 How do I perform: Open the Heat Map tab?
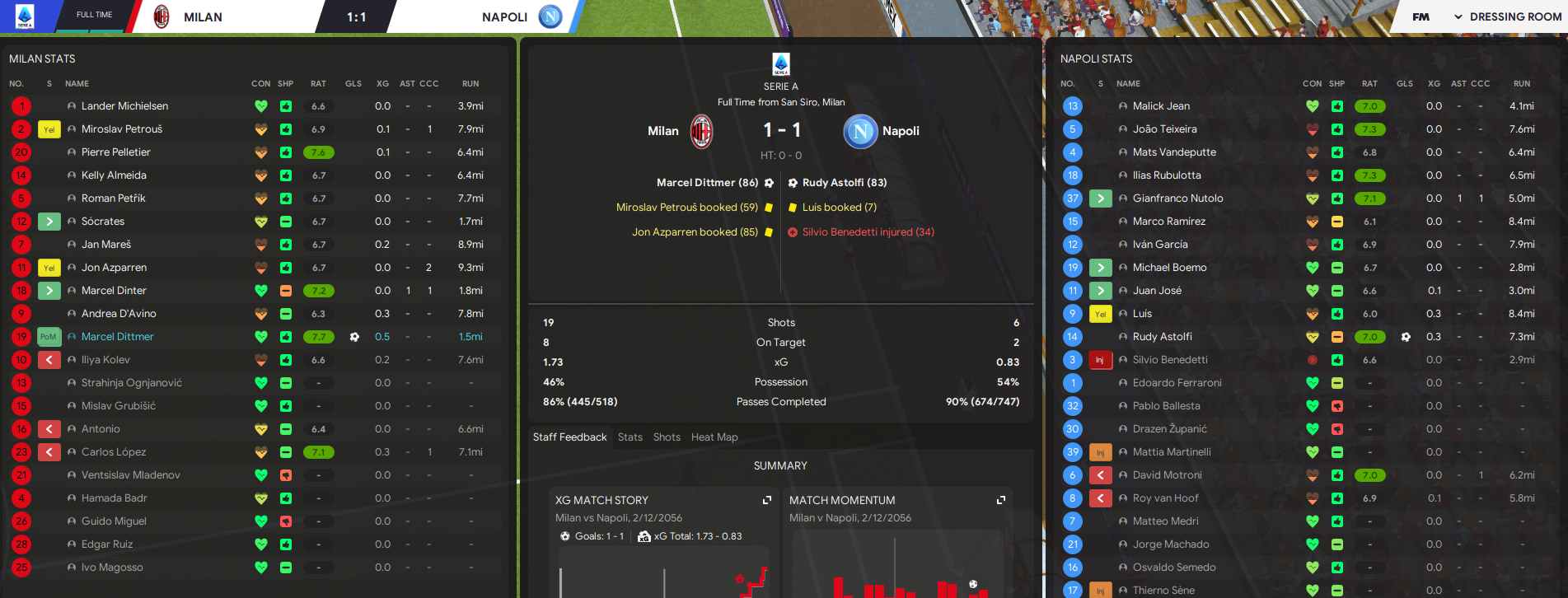pos(714,437)
